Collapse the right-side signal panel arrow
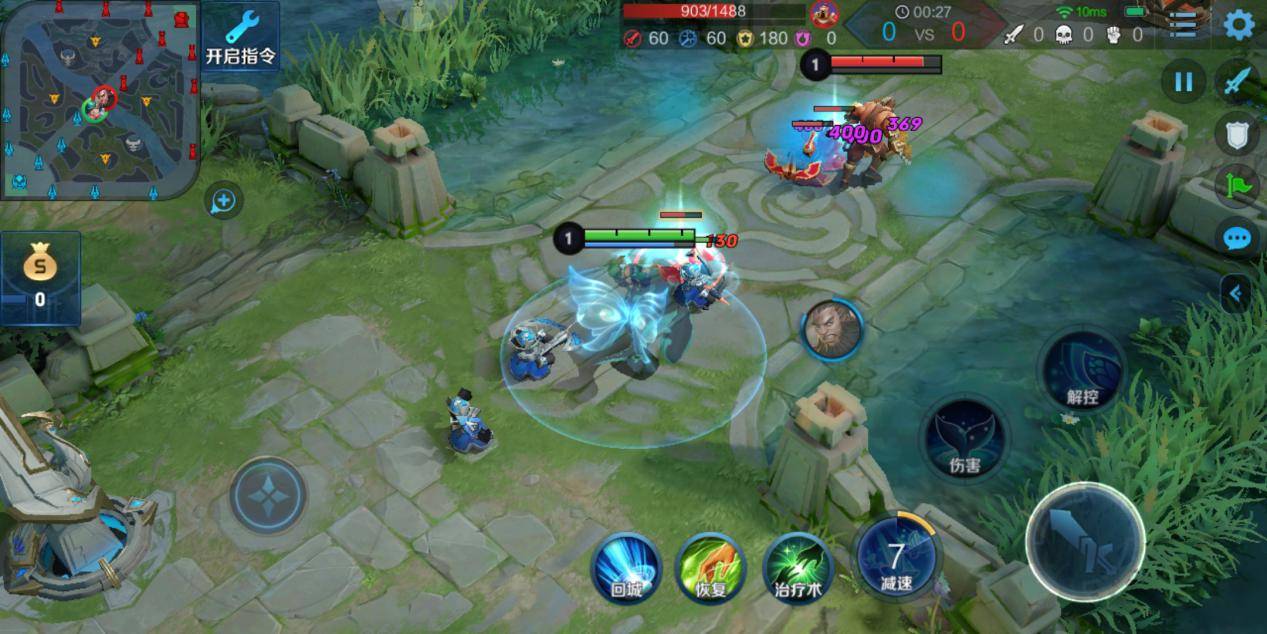Viewport: 1267px width, 634px height. click(1236, 294)
